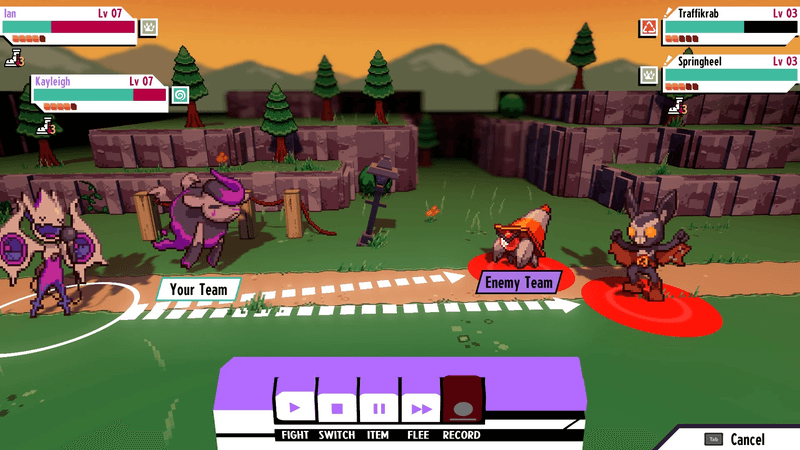Select the Your Team target label
Screen dimensions: 800x450
(x=198, y=291)
